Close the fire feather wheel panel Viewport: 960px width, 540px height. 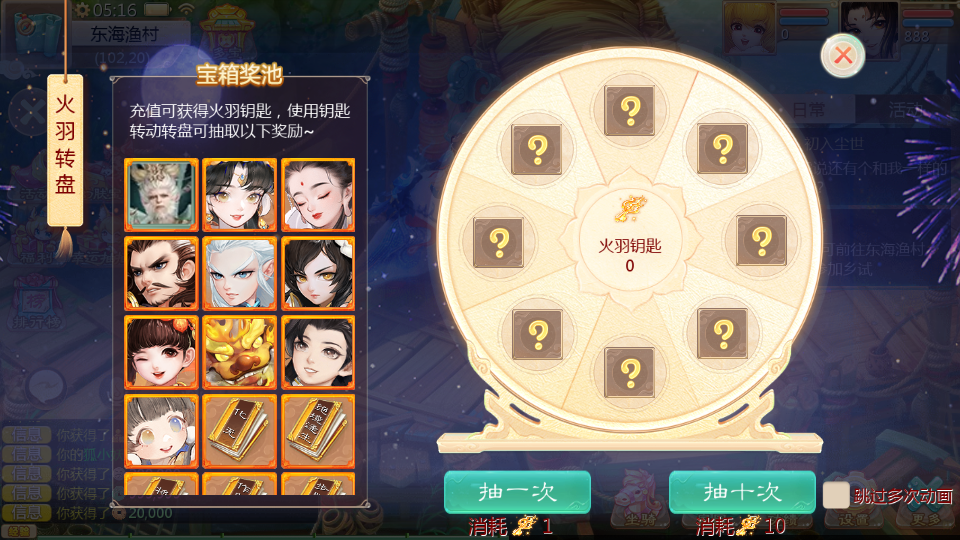(843, 55)
